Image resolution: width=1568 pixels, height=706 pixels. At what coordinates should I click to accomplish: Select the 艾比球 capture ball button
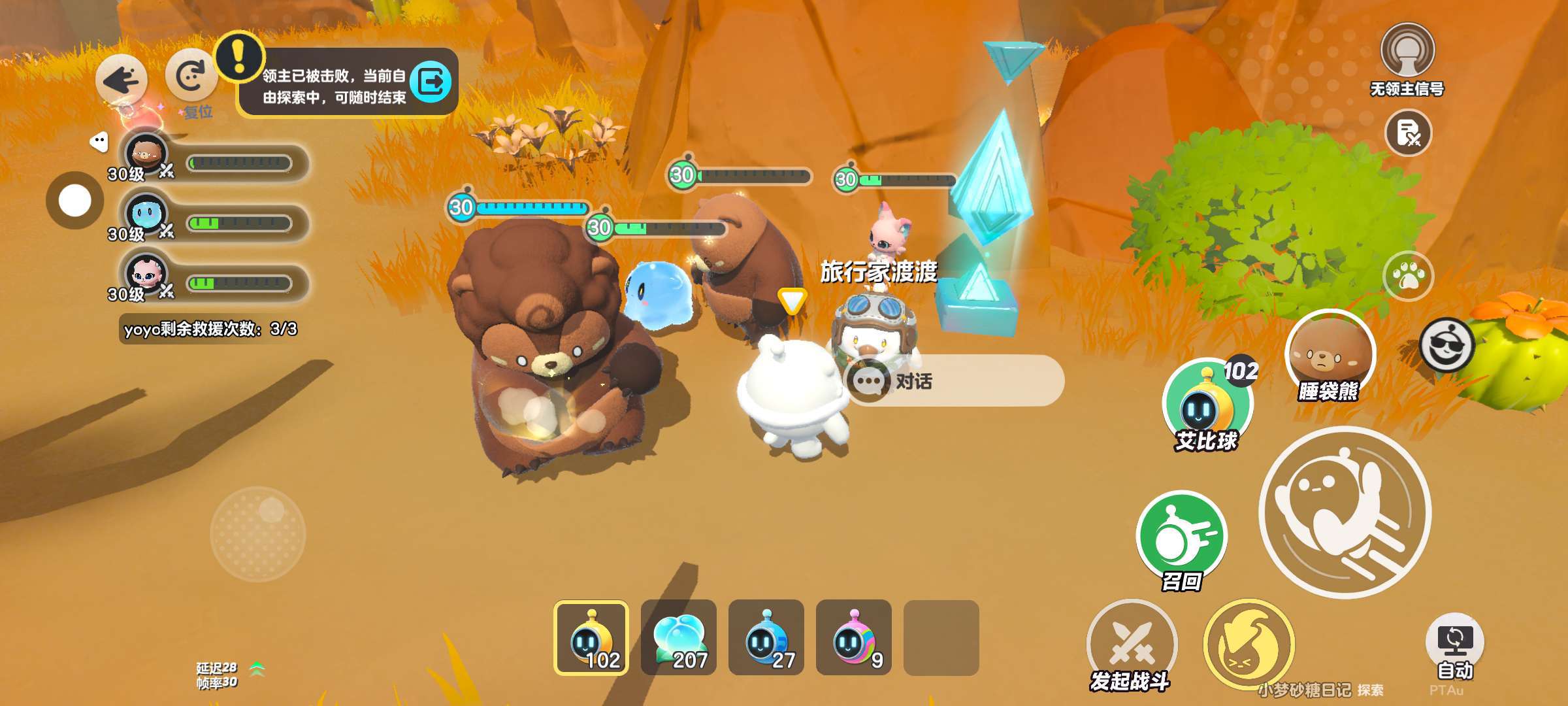1206,405
